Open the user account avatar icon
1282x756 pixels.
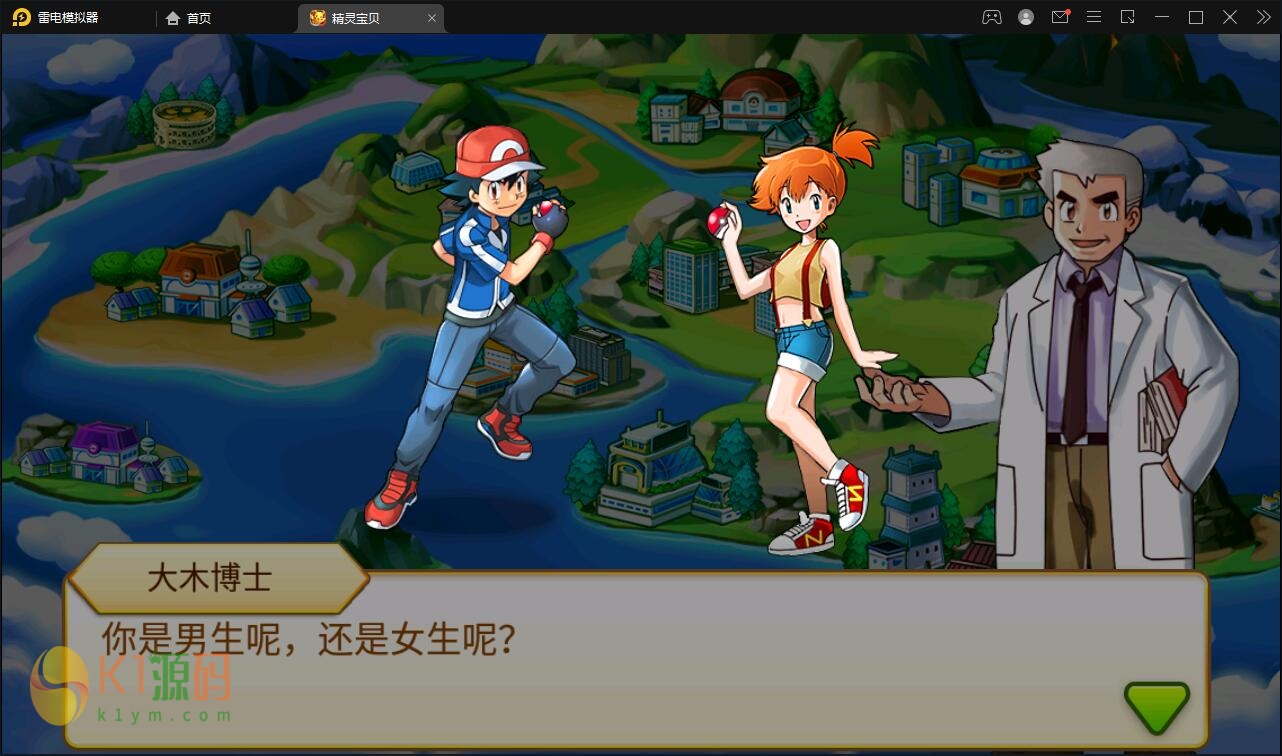pyautogui.click(x=1026, y=17)
